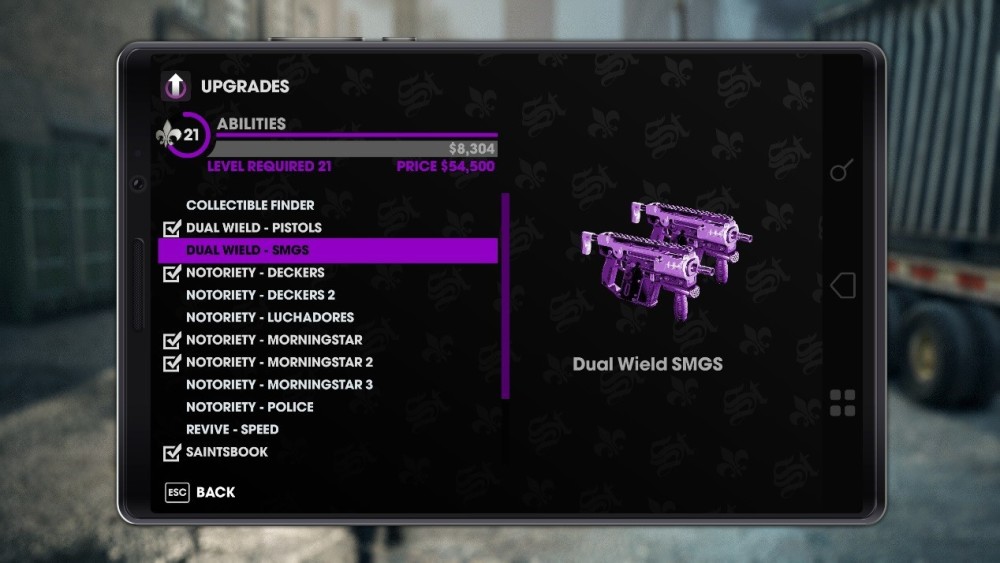Viewport: 1000px width, 563px height.
Task: Choose Dual Wield - Pistols entry
Action: (x=254, y=228)
